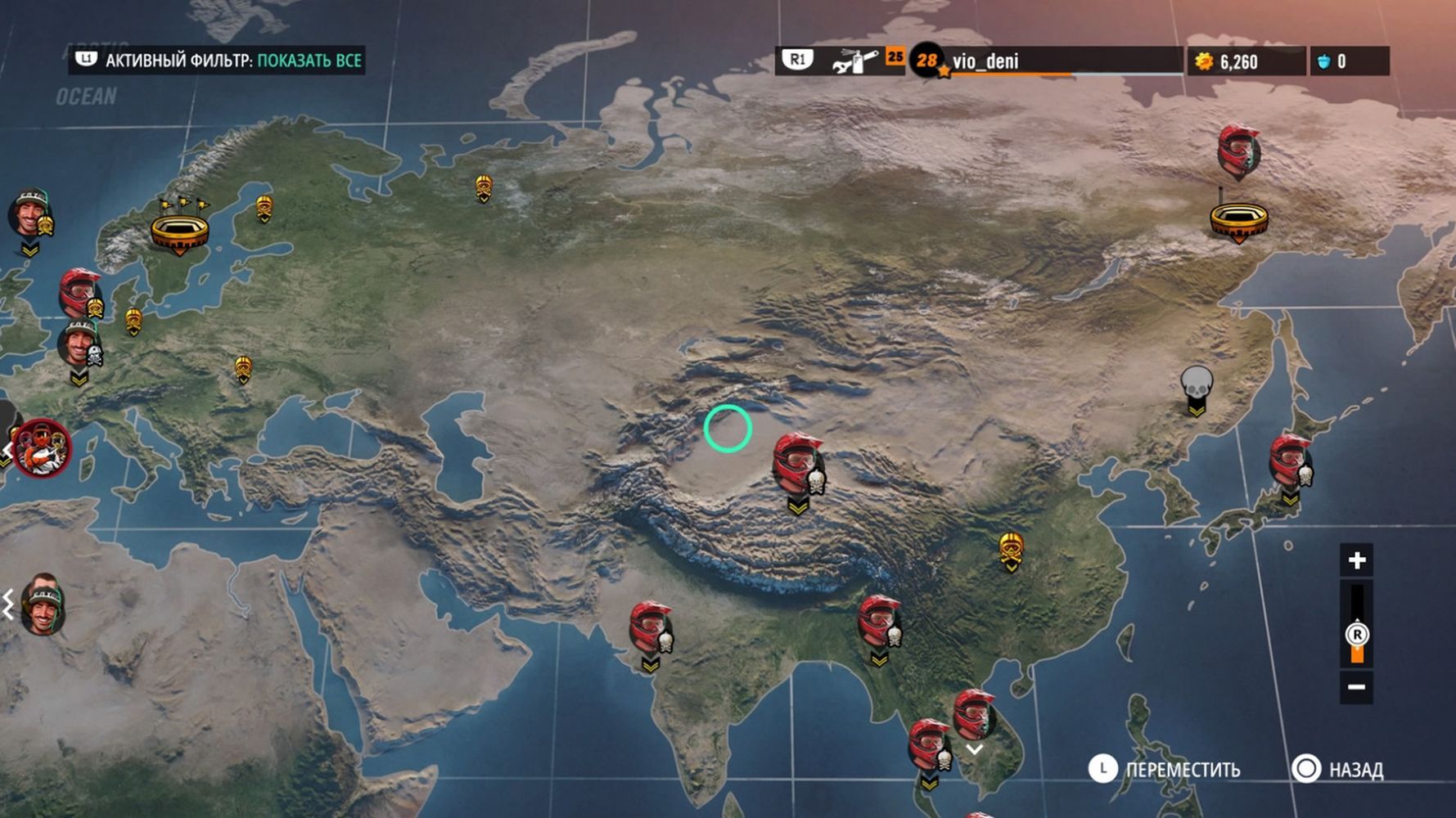Choose the grey skull marker in northeast China
This screenshot has width=1456, height=818.
(x=1196, y=386)
